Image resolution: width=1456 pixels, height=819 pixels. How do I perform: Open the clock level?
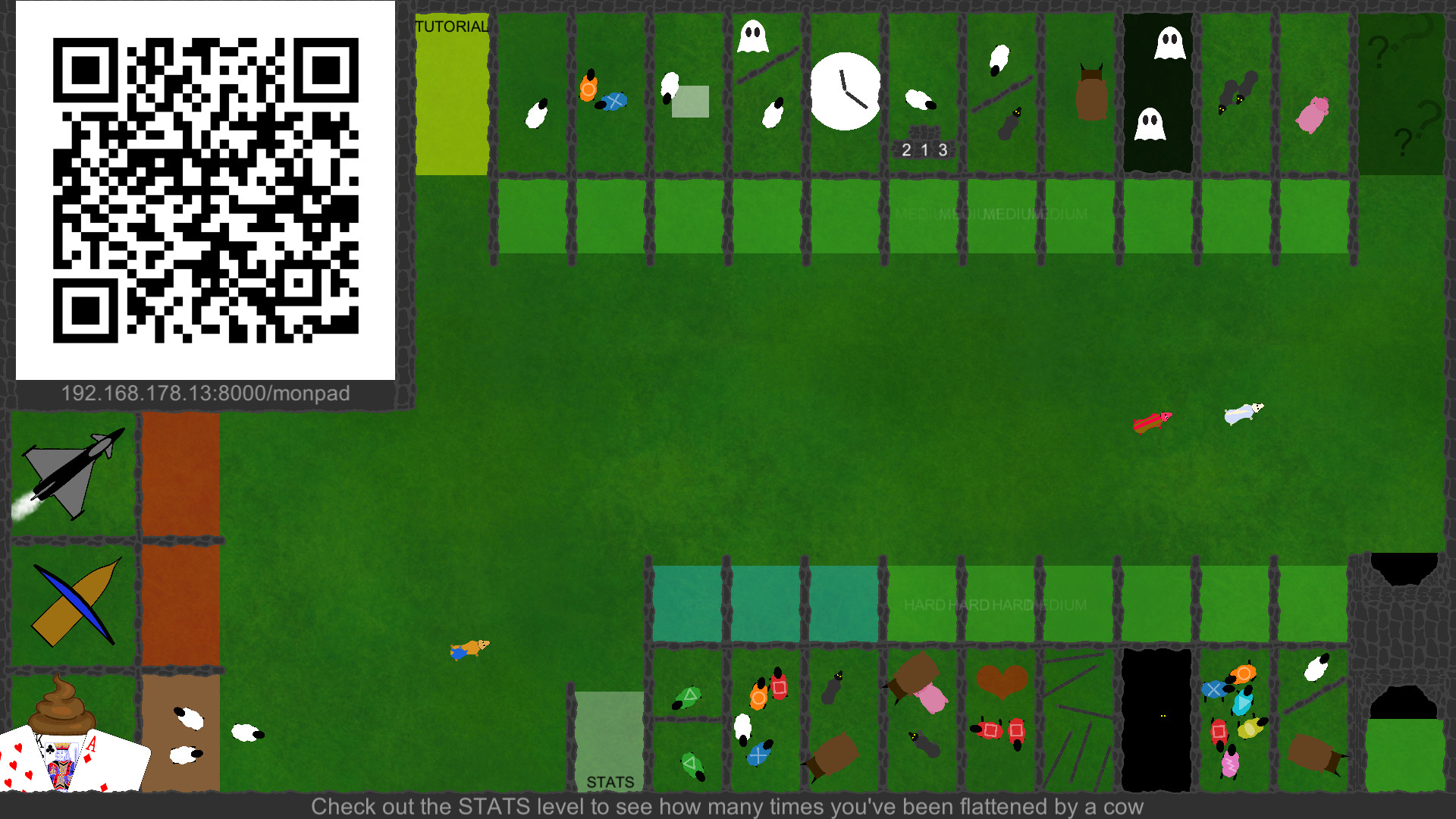click(845, 89)
